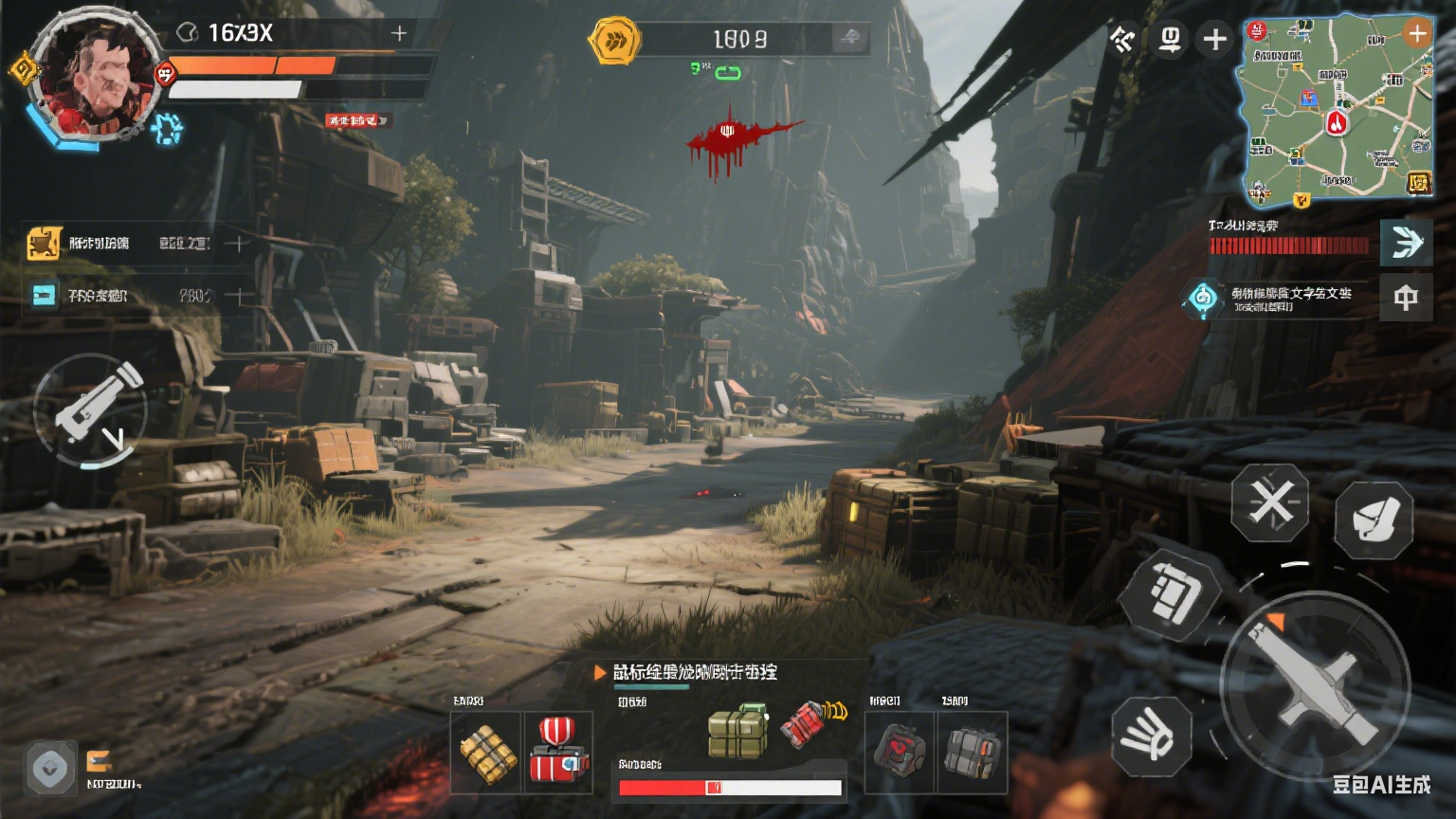The width and height of the screenshot is (1456, 819).
Task: Trigger the hexagon skill beside crossed swords
Action: click(x=1374, y=519)
